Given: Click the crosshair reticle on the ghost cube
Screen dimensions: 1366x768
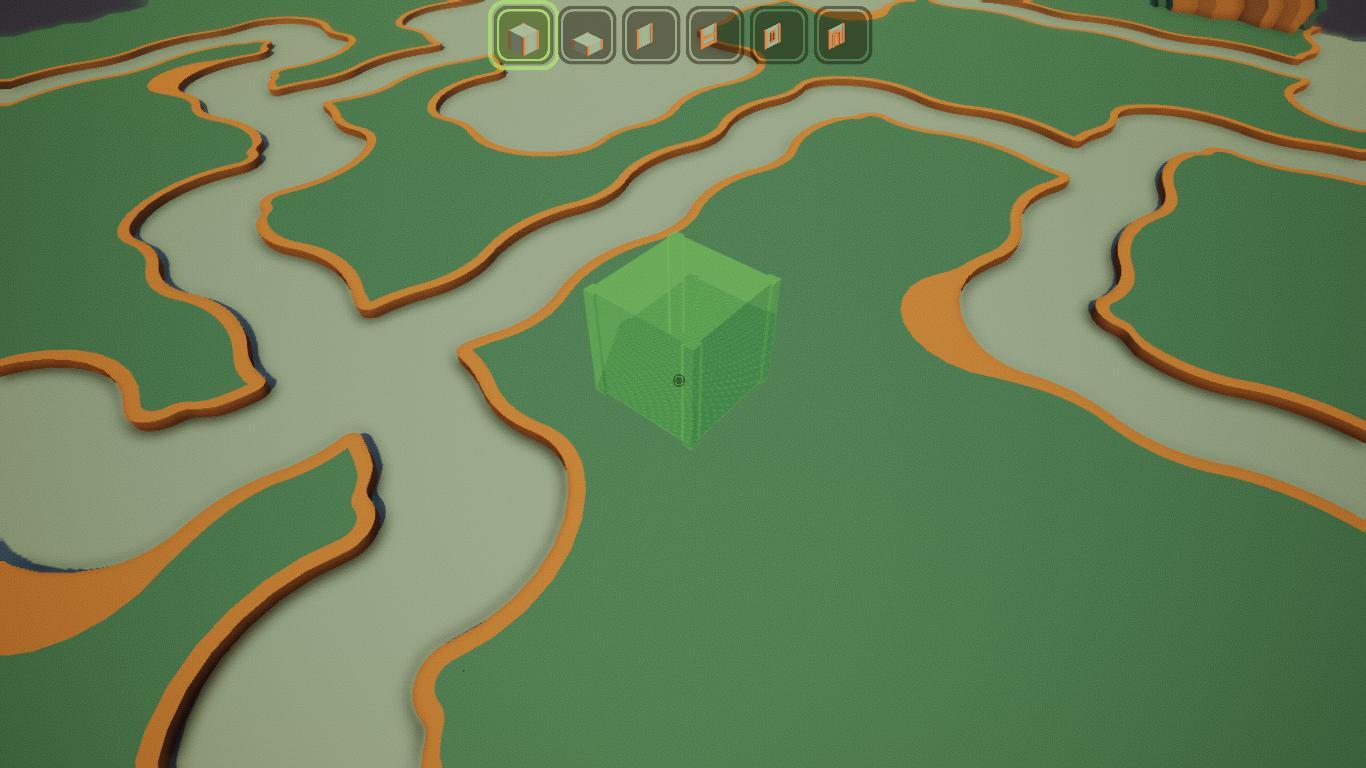Looking at the screenshot, I should 679,381.
